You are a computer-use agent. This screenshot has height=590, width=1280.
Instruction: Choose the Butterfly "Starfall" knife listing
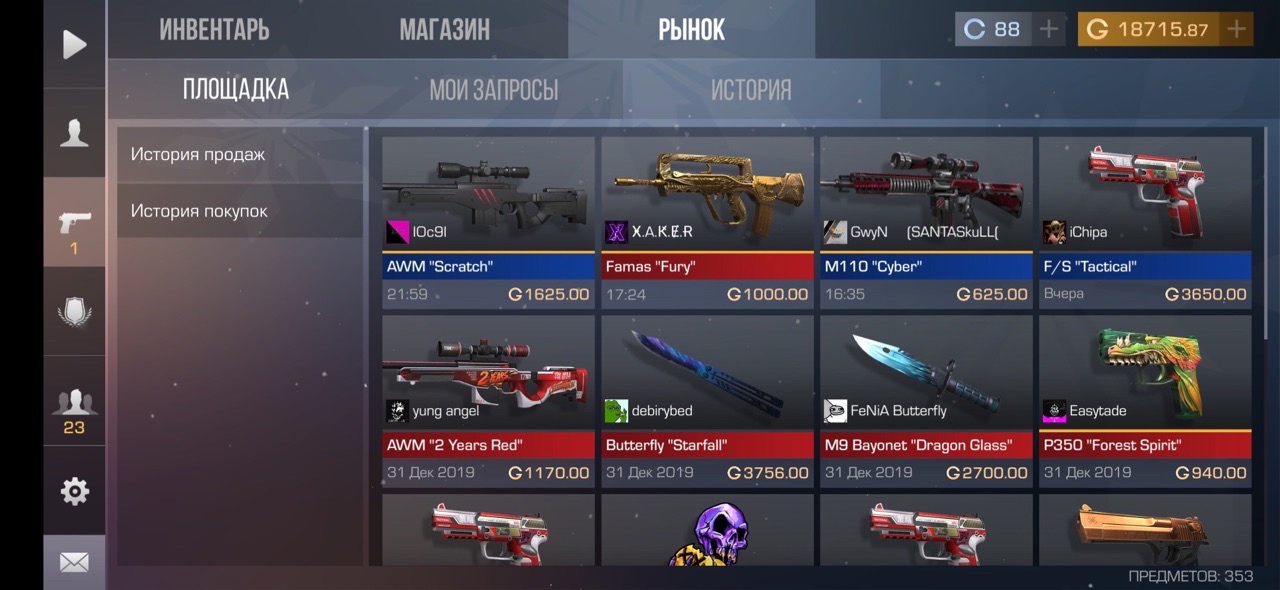[x=707, y=401]
